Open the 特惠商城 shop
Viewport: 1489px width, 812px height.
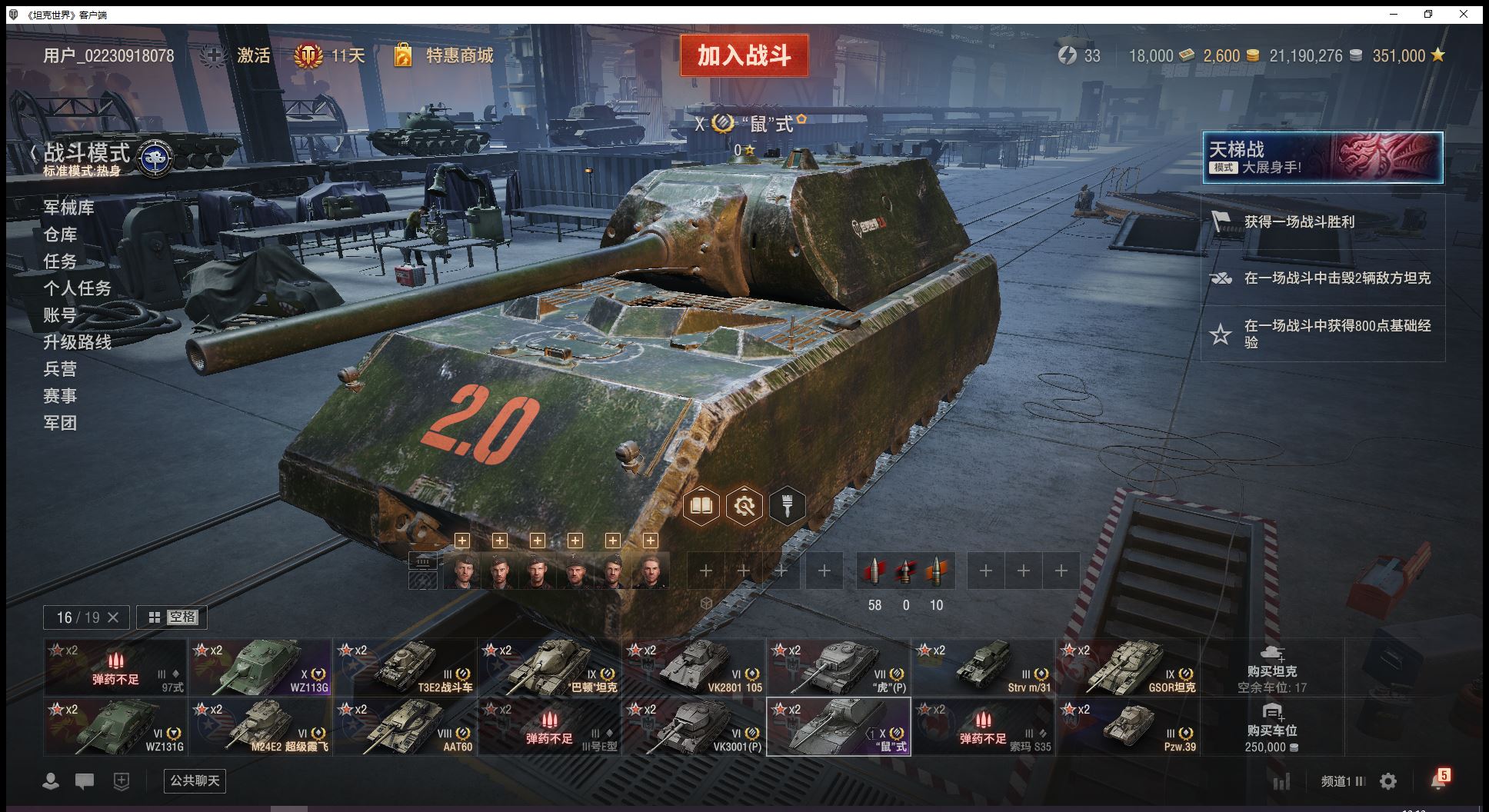click(x=458, y=55)
